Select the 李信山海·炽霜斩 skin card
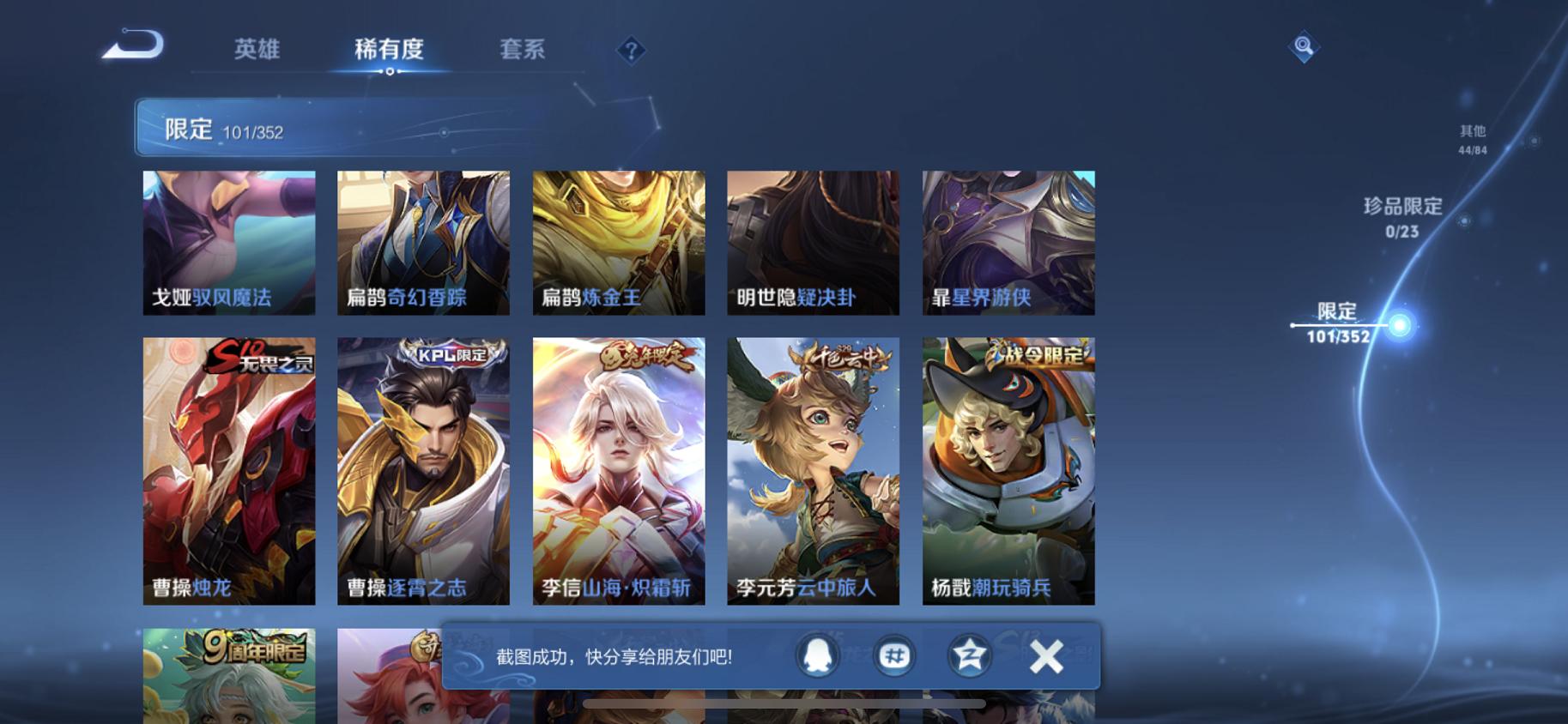Image resolution: width=1568 pixels, height=724 pixels. (x=619, y=472)
